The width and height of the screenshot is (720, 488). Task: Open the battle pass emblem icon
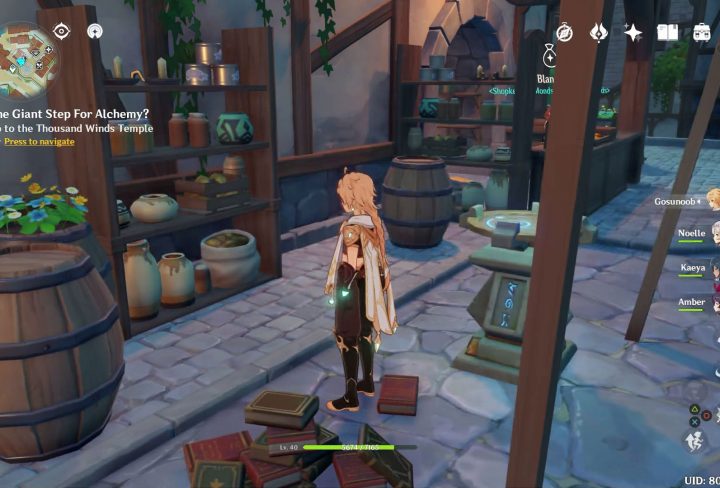point(598,32)
